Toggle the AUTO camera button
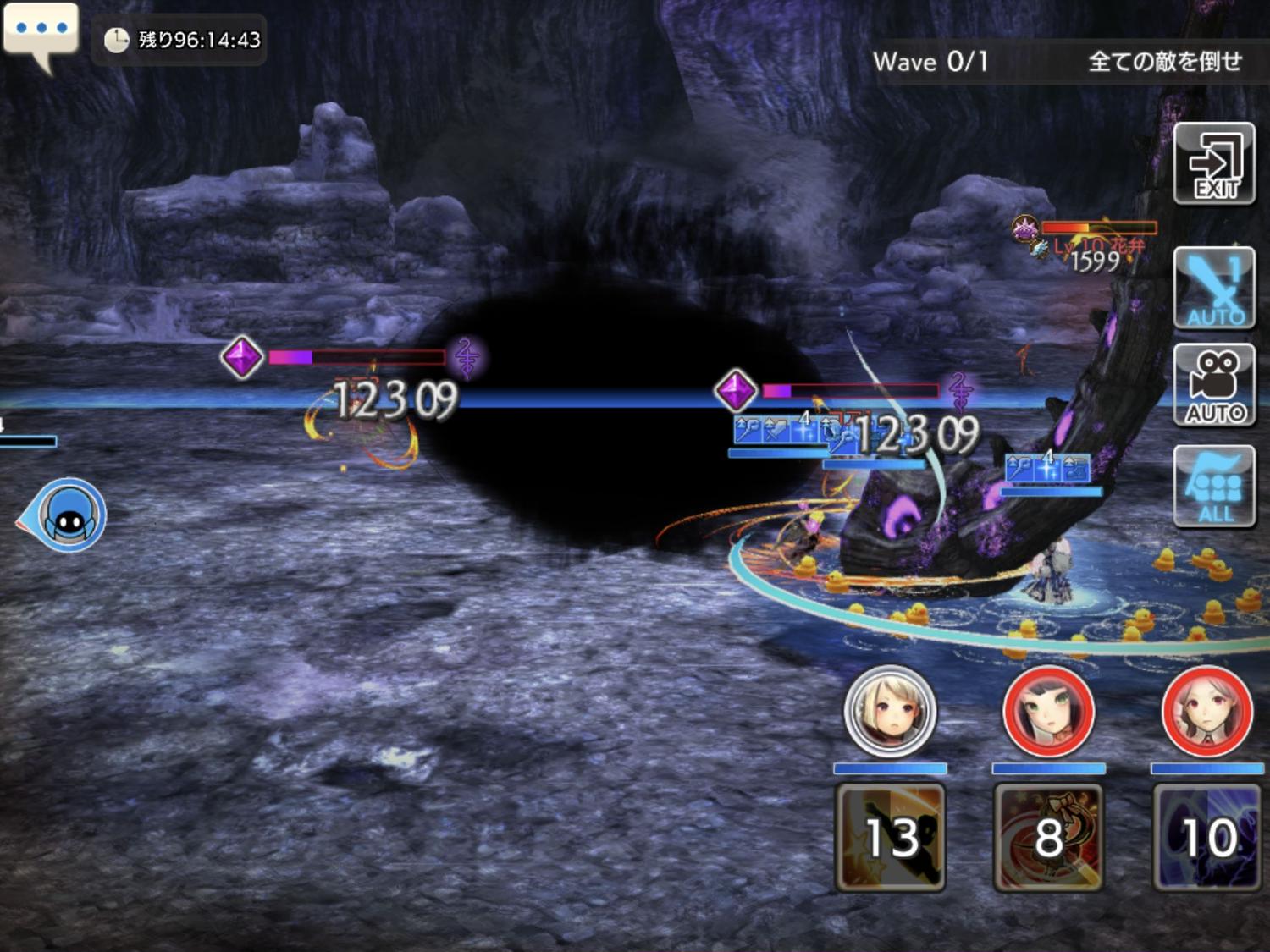The width and height of the screenshot is (1270, 952). (x=1214, y=385)
